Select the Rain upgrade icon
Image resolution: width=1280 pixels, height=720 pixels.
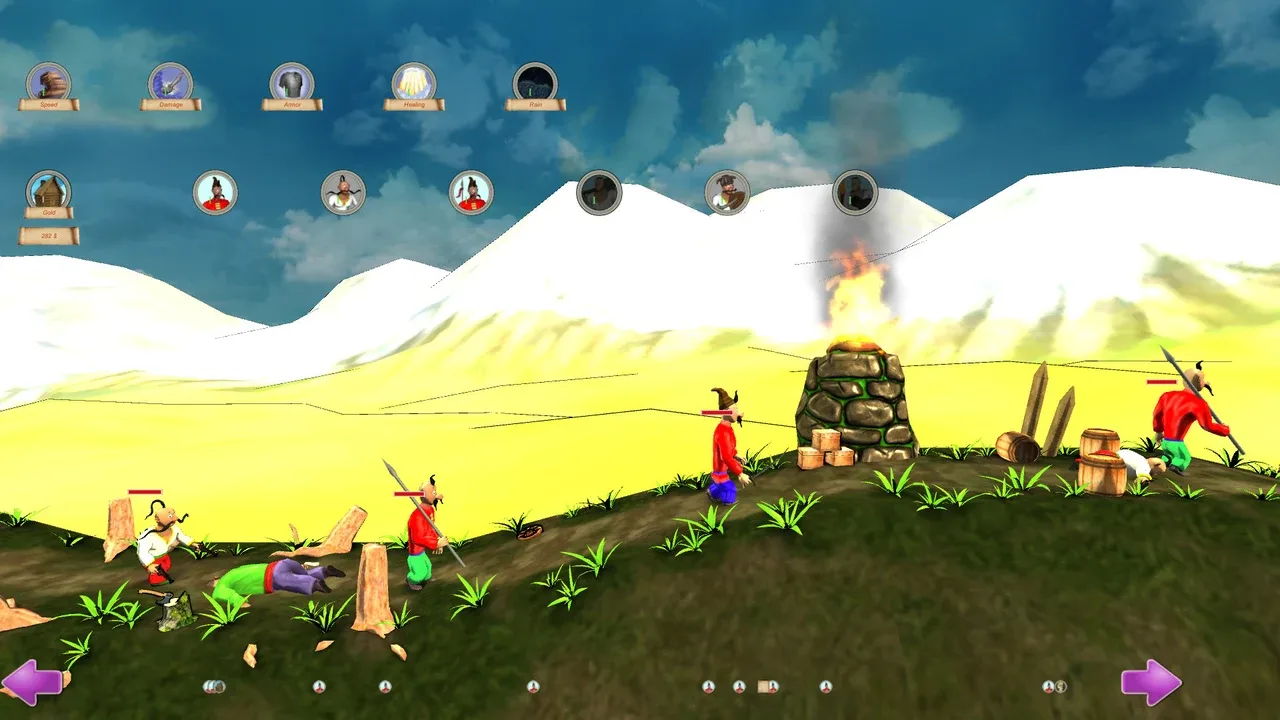pos(535,80)
